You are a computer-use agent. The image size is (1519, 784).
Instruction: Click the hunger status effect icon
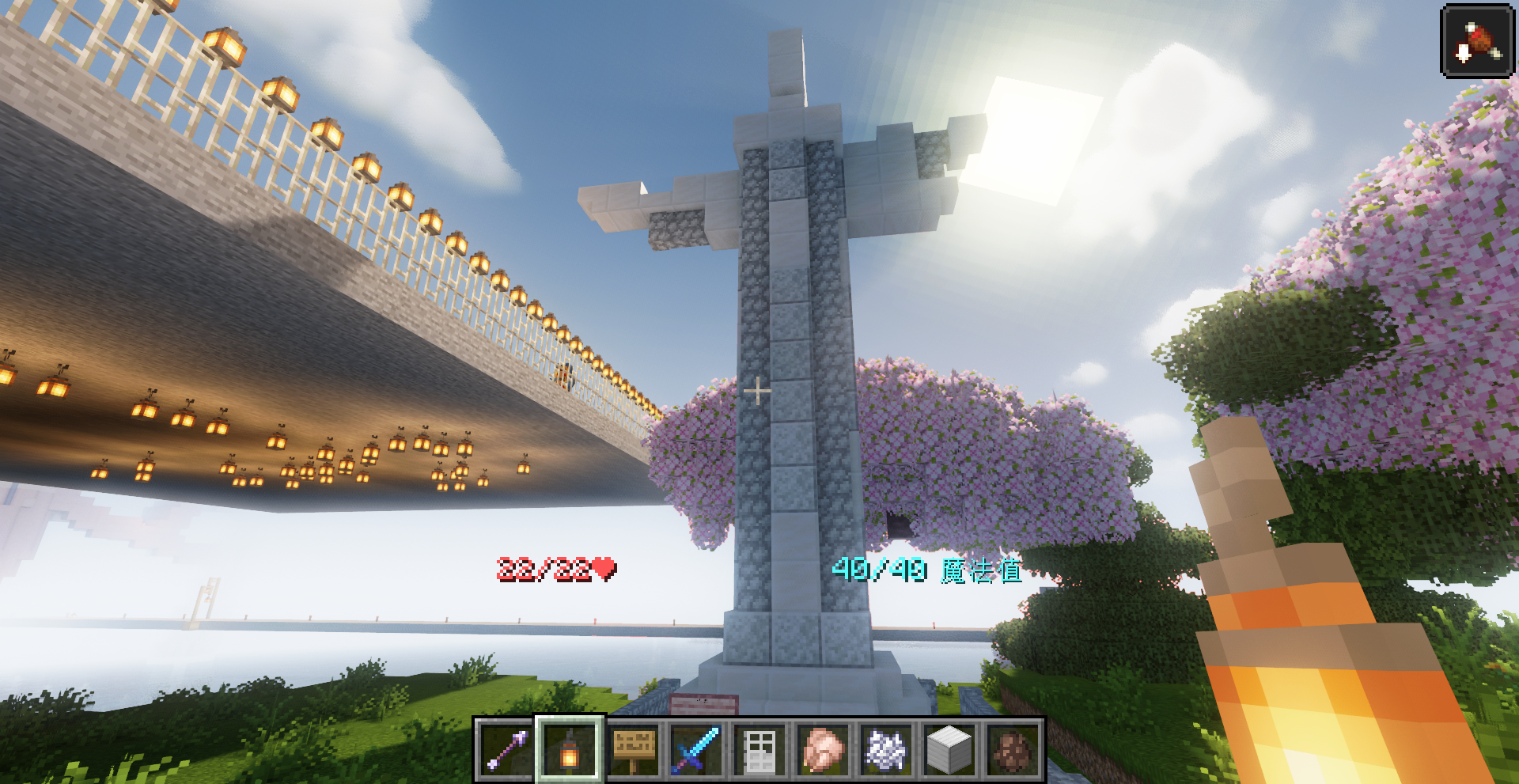1477,40
